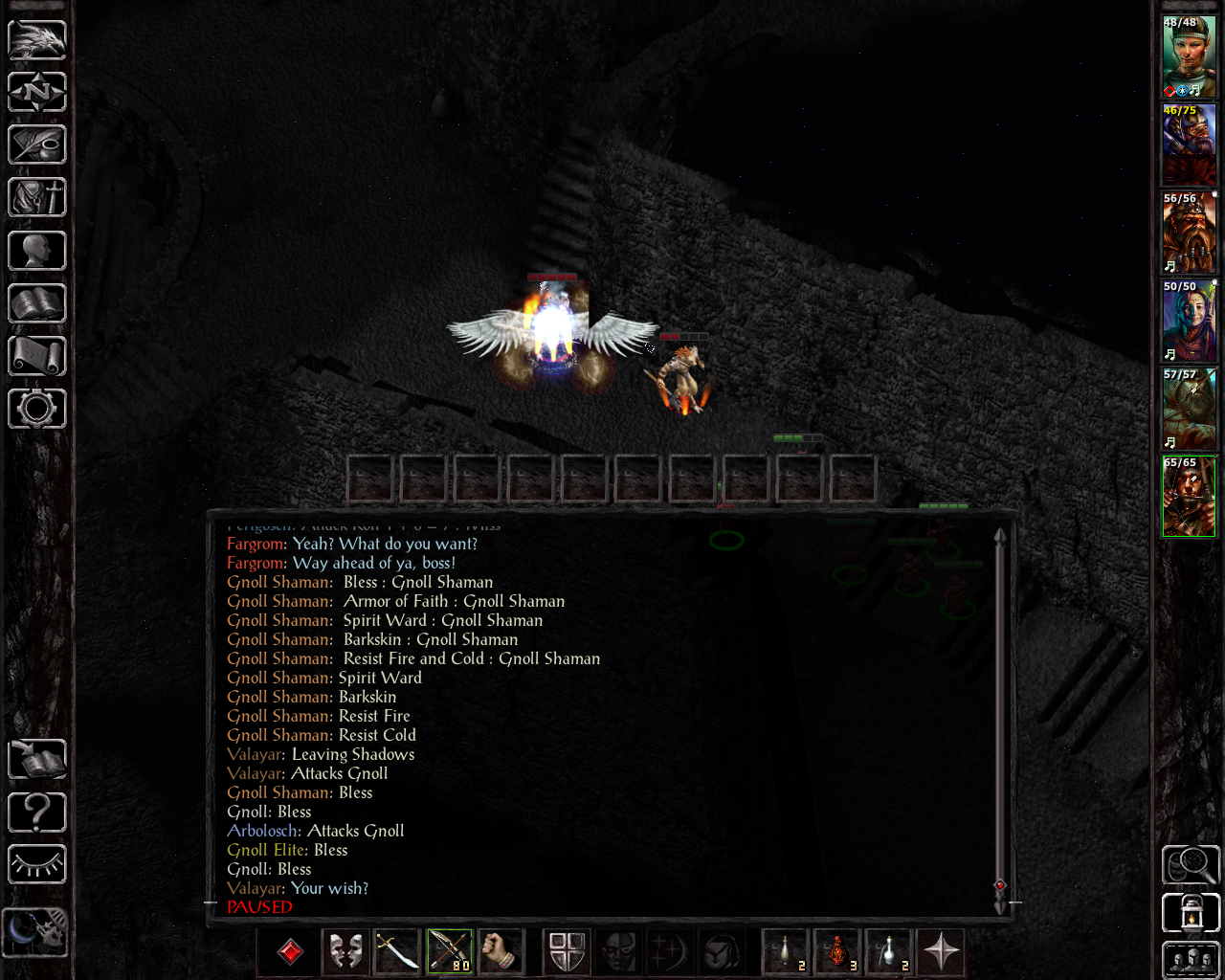Open the mage spellbook icon

37,303
